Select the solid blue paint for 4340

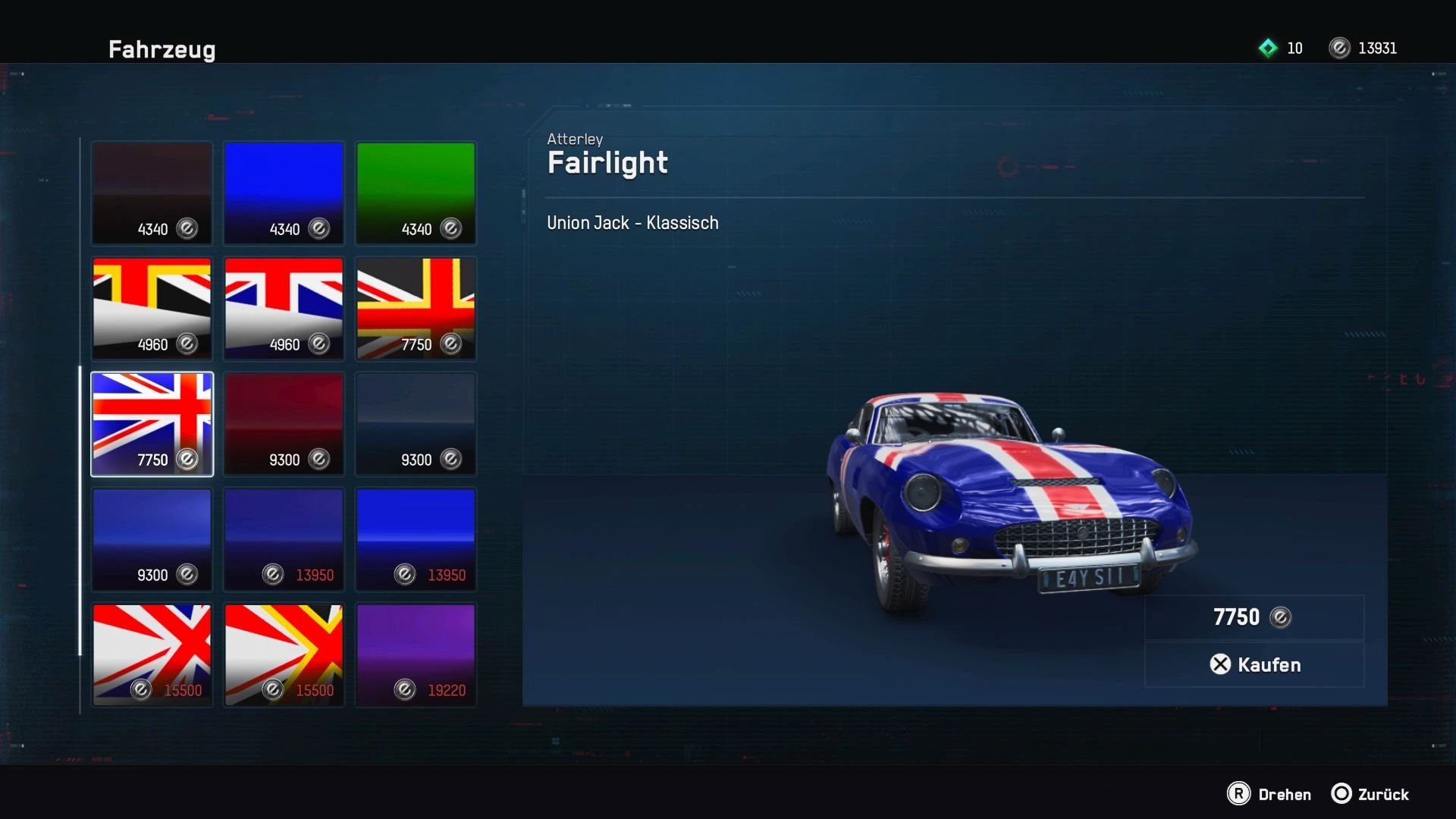coord(284,193)
